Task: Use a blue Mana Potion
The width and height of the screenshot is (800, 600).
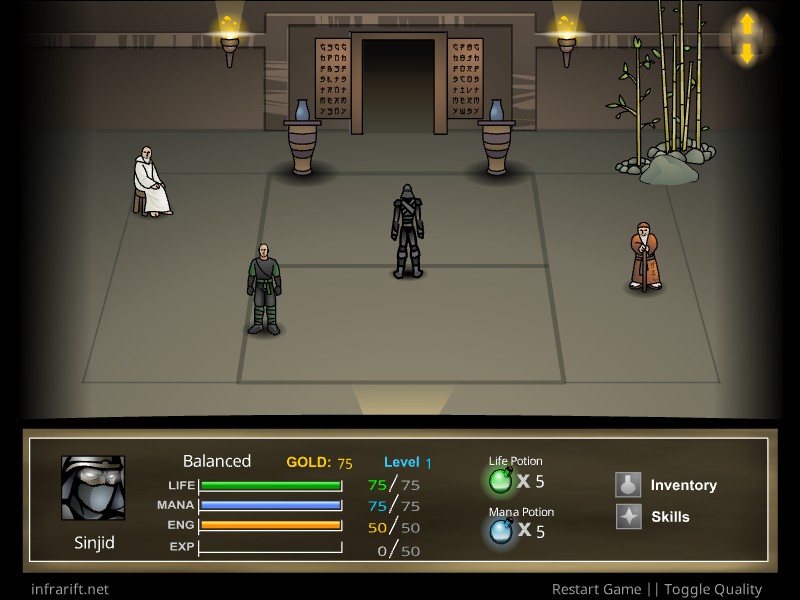Action: [x=500, y=532]
